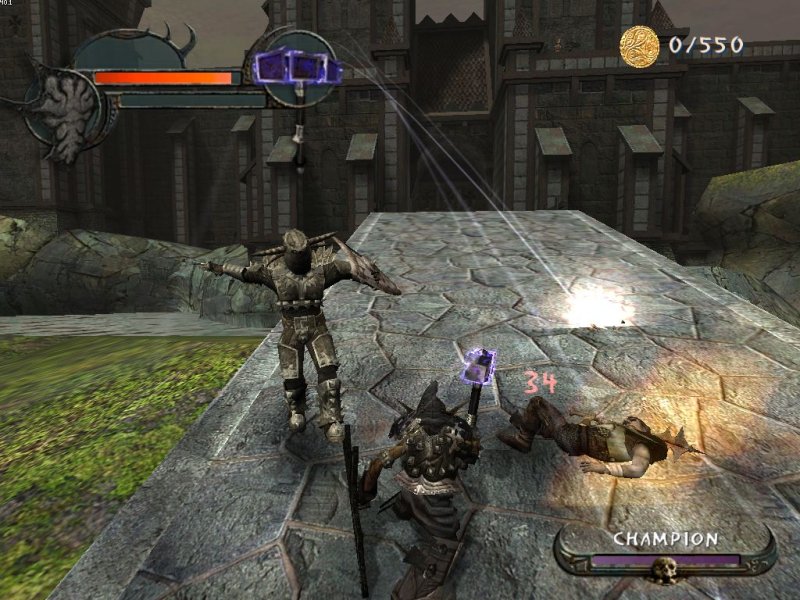The height and width of the screenshot is (600, 800).
Task: Select the purple warhammer weapon icon
Action: click(x=297, y=68)
